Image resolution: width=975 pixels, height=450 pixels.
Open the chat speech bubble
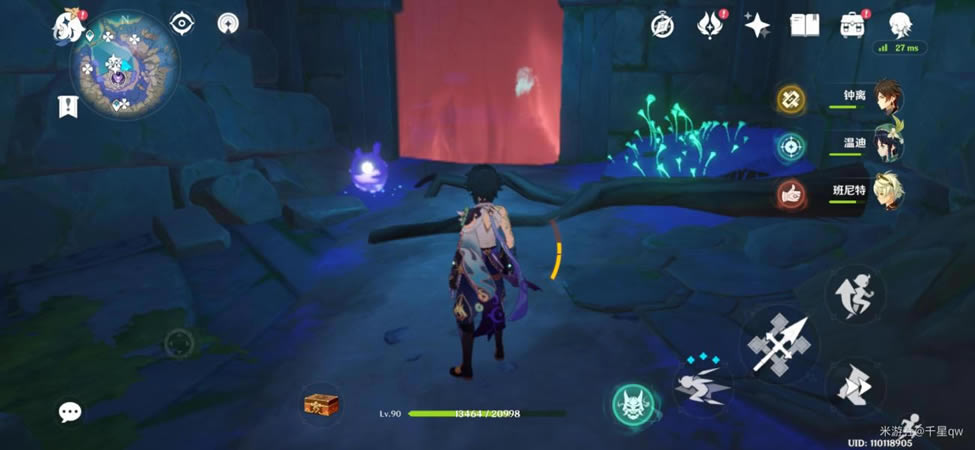tap(69, 411)
